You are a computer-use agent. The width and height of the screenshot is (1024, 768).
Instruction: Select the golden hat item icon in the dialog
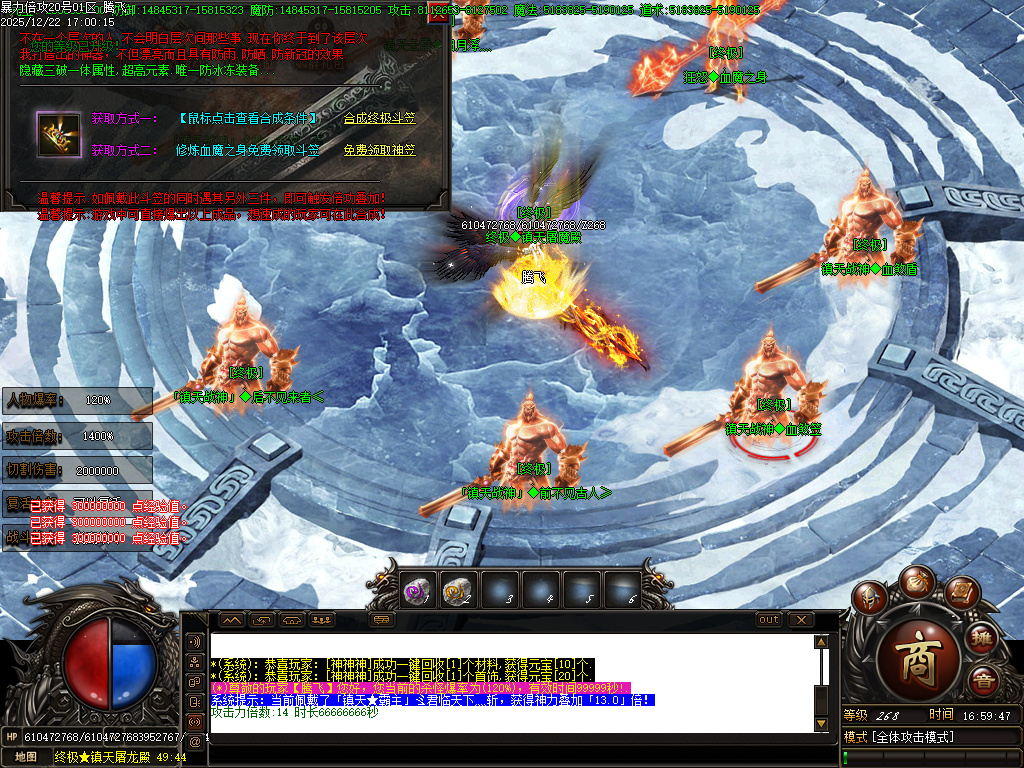coord(59,134)
